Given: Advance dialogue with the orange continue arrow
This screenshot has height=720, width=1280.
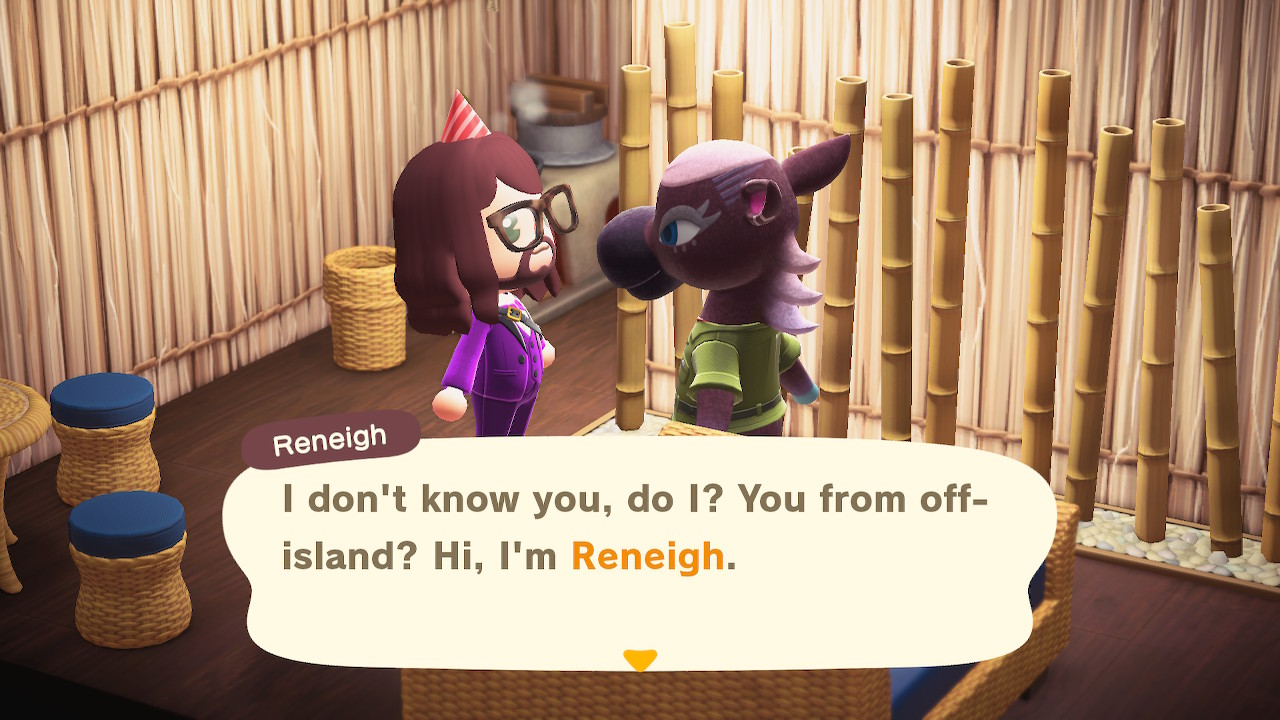Looking at the screenshot, I should coord(639,660).
